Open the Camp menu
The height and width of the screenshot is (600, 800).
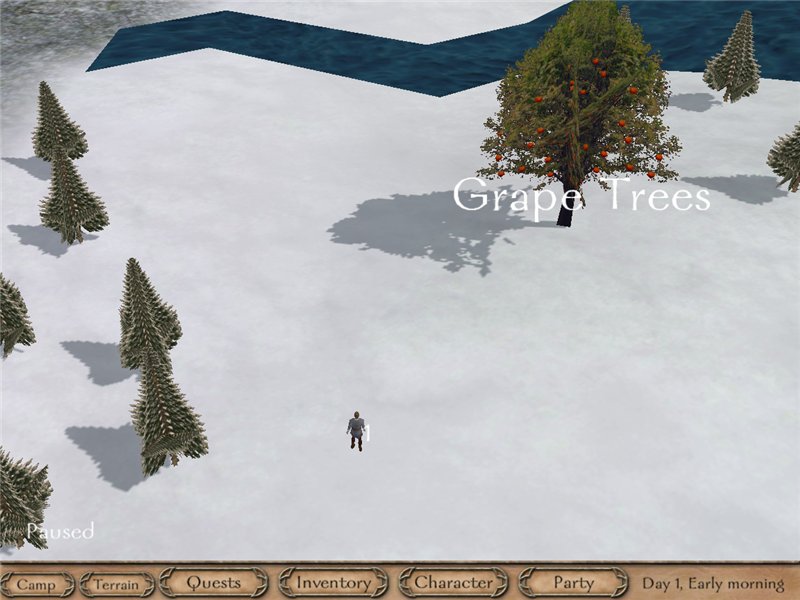(x=37, y=584)
